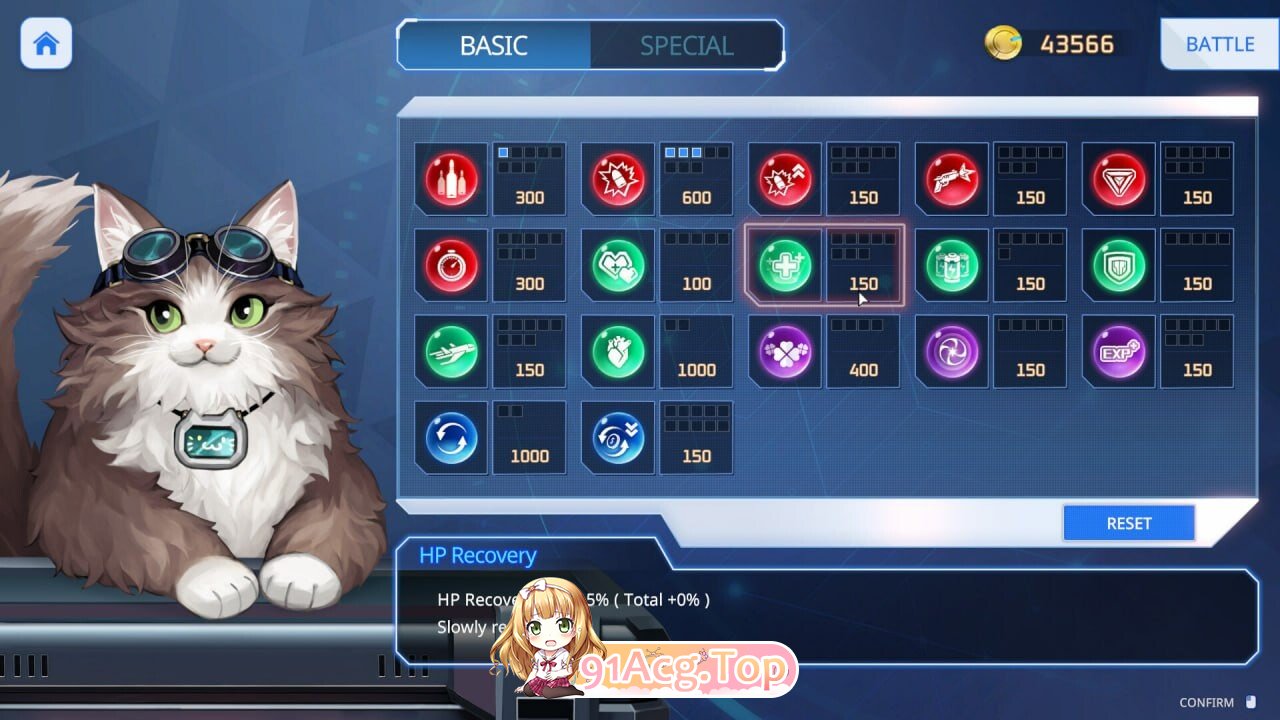1280x720 pixels.
Task: Select the green heart upgrade costing 1000
Action: pyautogui.click(x=617, y=352)
